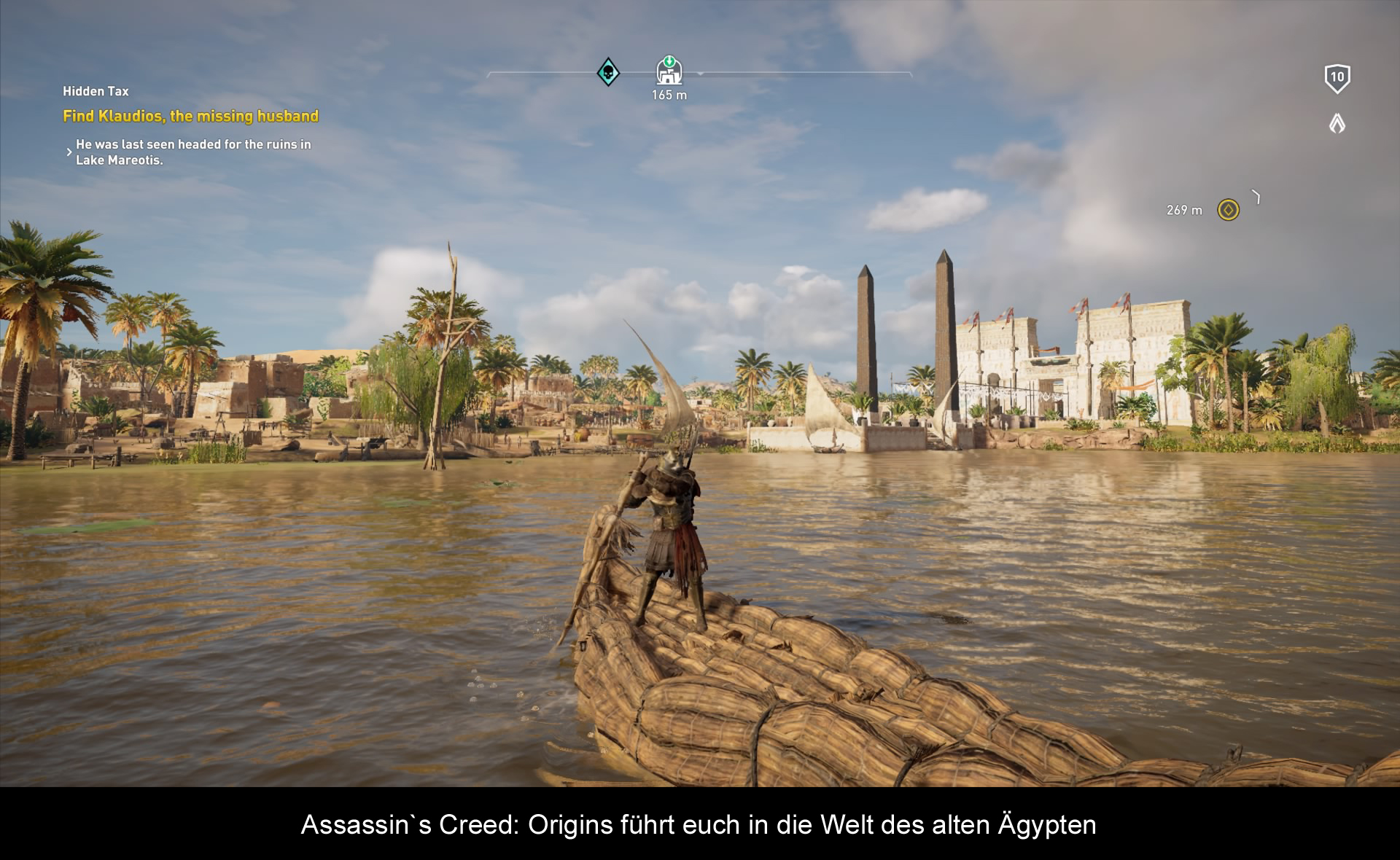Image resolution: width=1400 pixels, height=860 pixels.
Task: Click the white flame icon under the level badge
Action: pyautogui.click(x=1337, y=123)
